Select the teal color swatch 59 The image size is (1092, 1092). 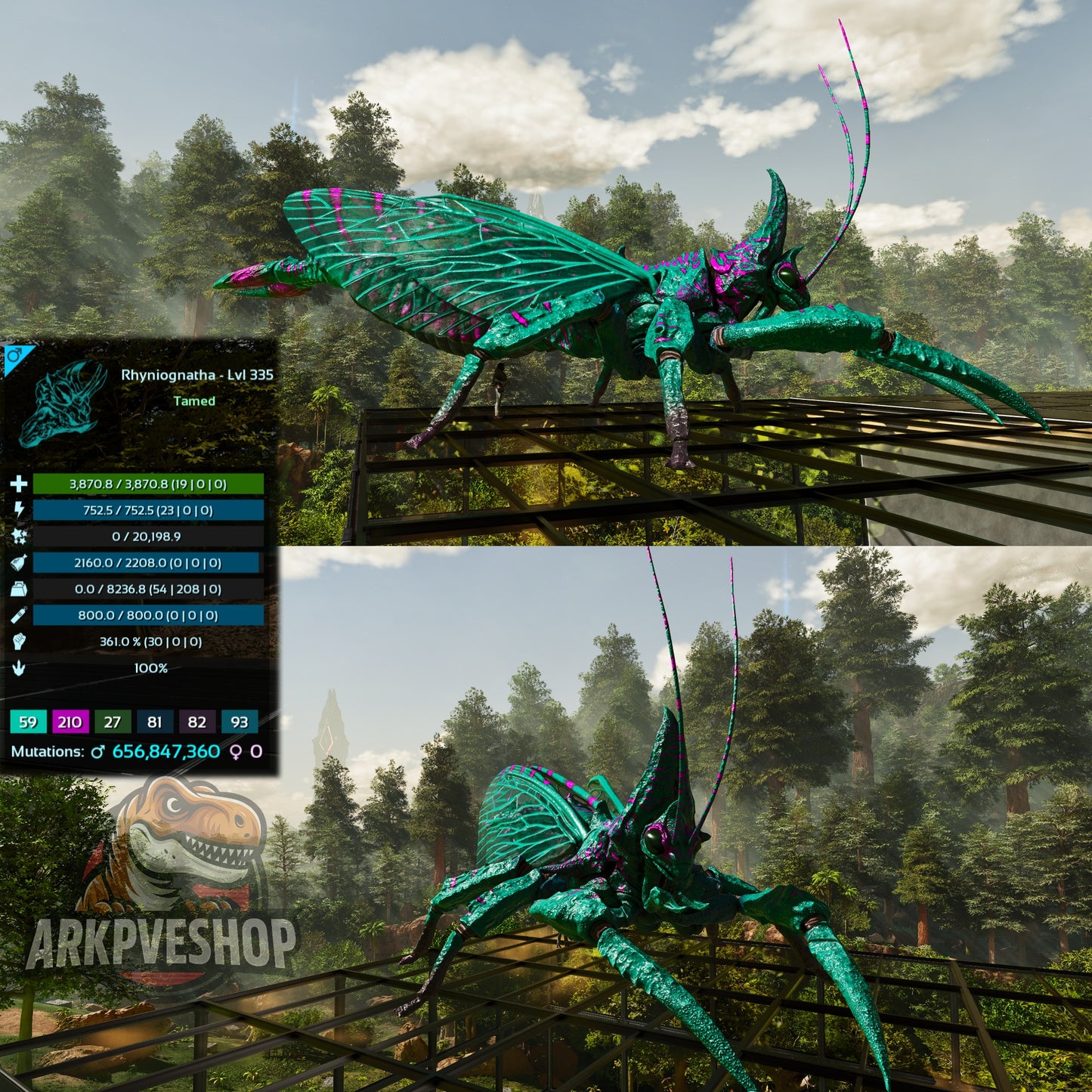28,722
